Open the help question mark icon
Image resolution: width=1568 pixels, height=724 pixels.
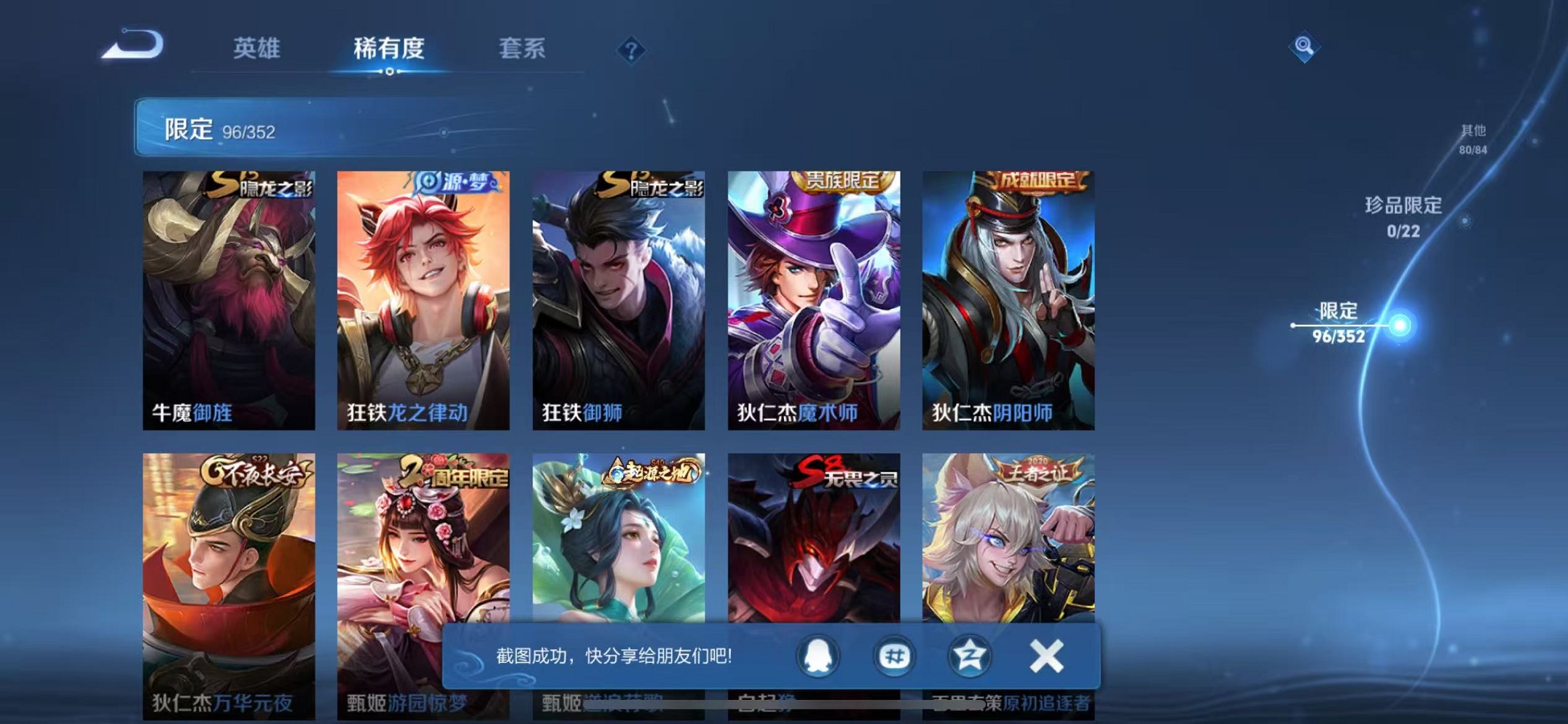(631, 50)
